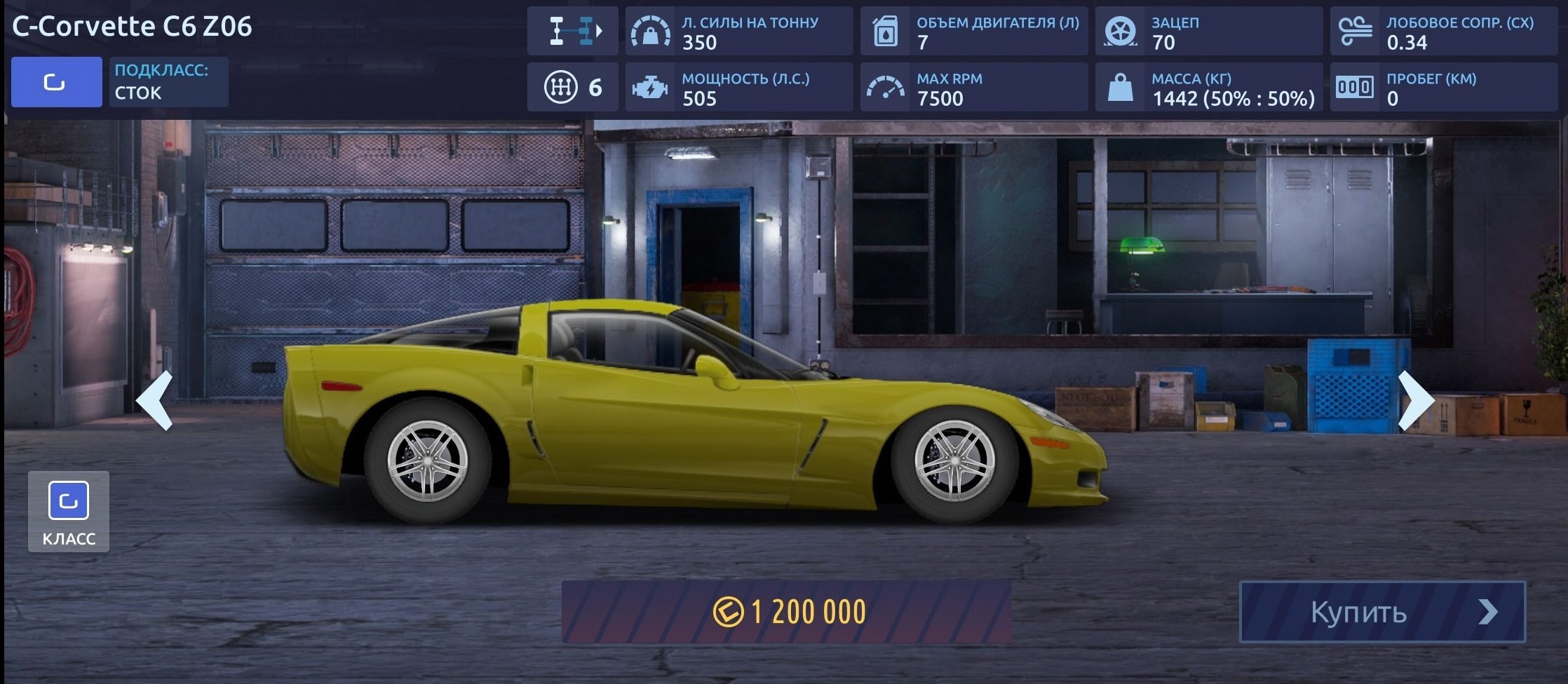Screen dimensions: 1568x684
Task: Go to the previous car with left arrow
Action: tap(155, 400)
